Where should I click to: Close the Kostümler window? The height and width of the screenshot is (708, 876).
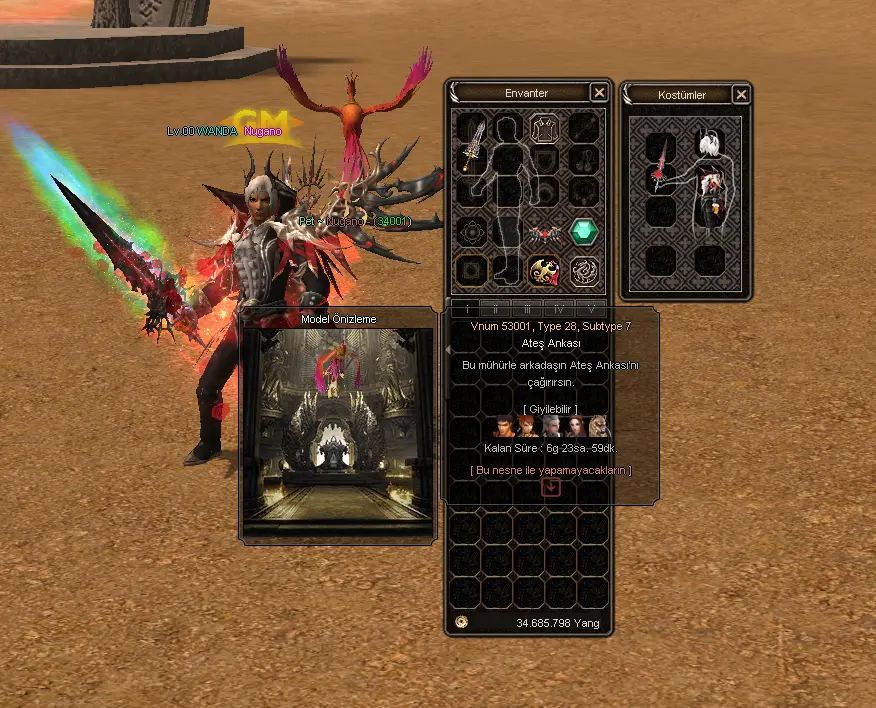pyautogui.click(x=741, y=95)
